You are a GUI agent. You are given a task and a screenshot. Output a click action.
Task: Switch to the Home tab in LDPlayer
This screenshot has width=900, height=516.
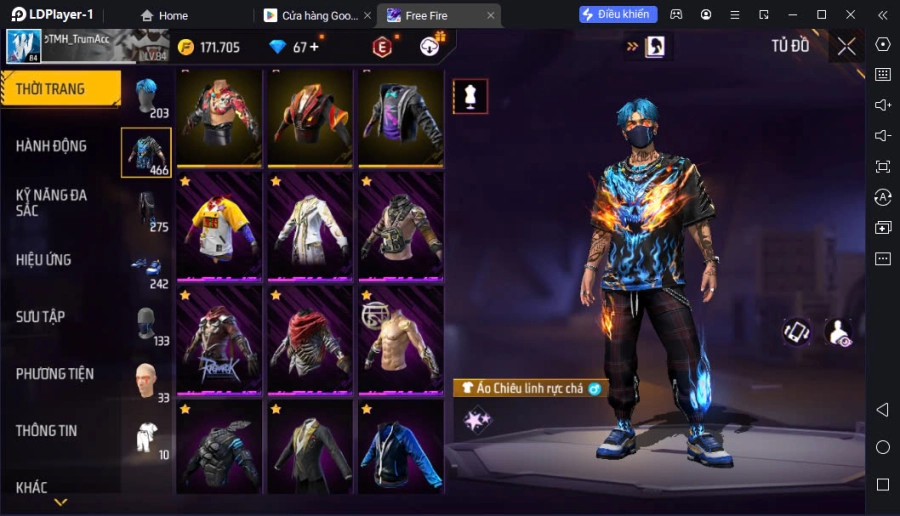(164, 15)
